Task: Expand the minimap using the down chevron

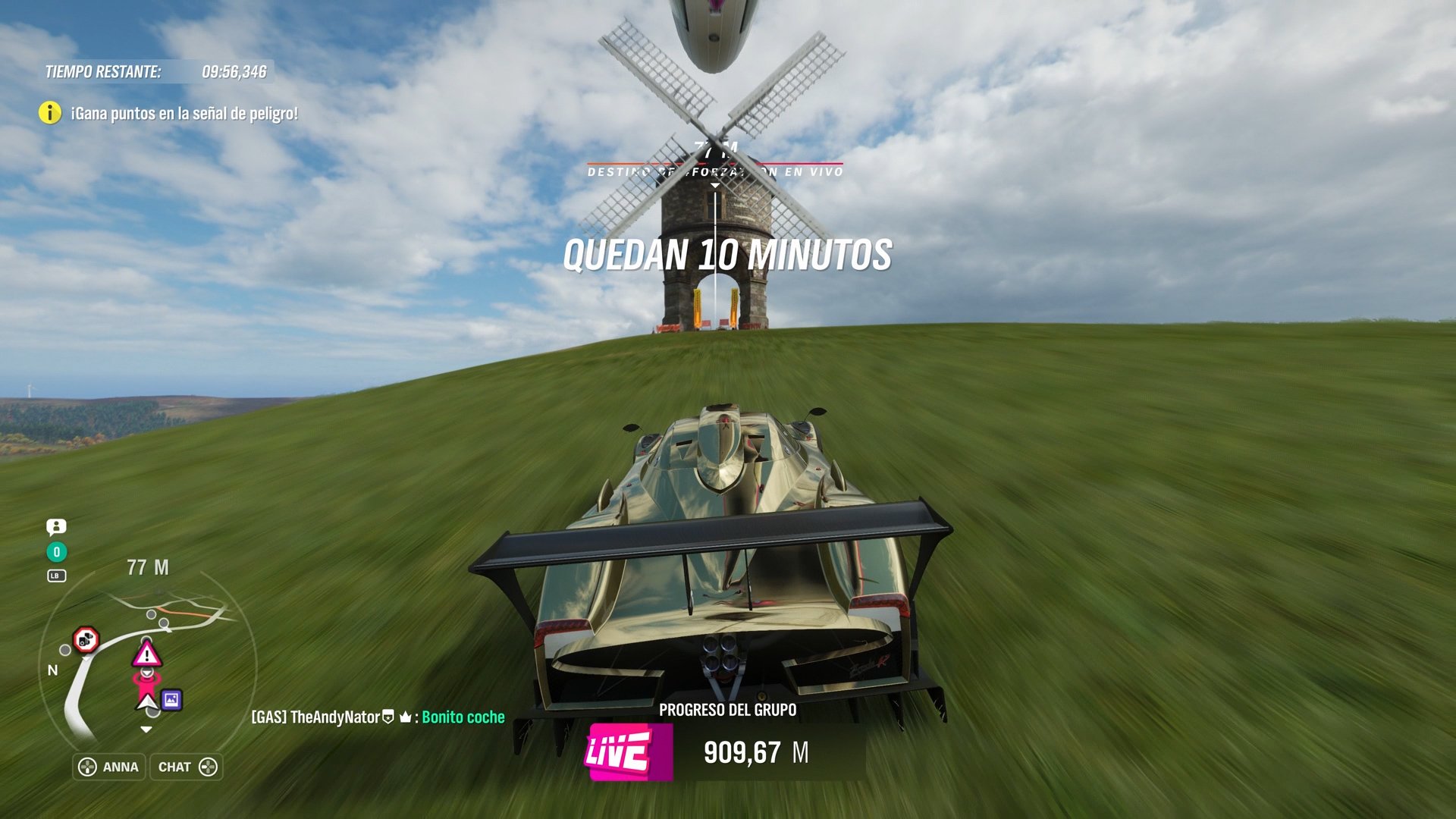Action: [x=148, y=727]
